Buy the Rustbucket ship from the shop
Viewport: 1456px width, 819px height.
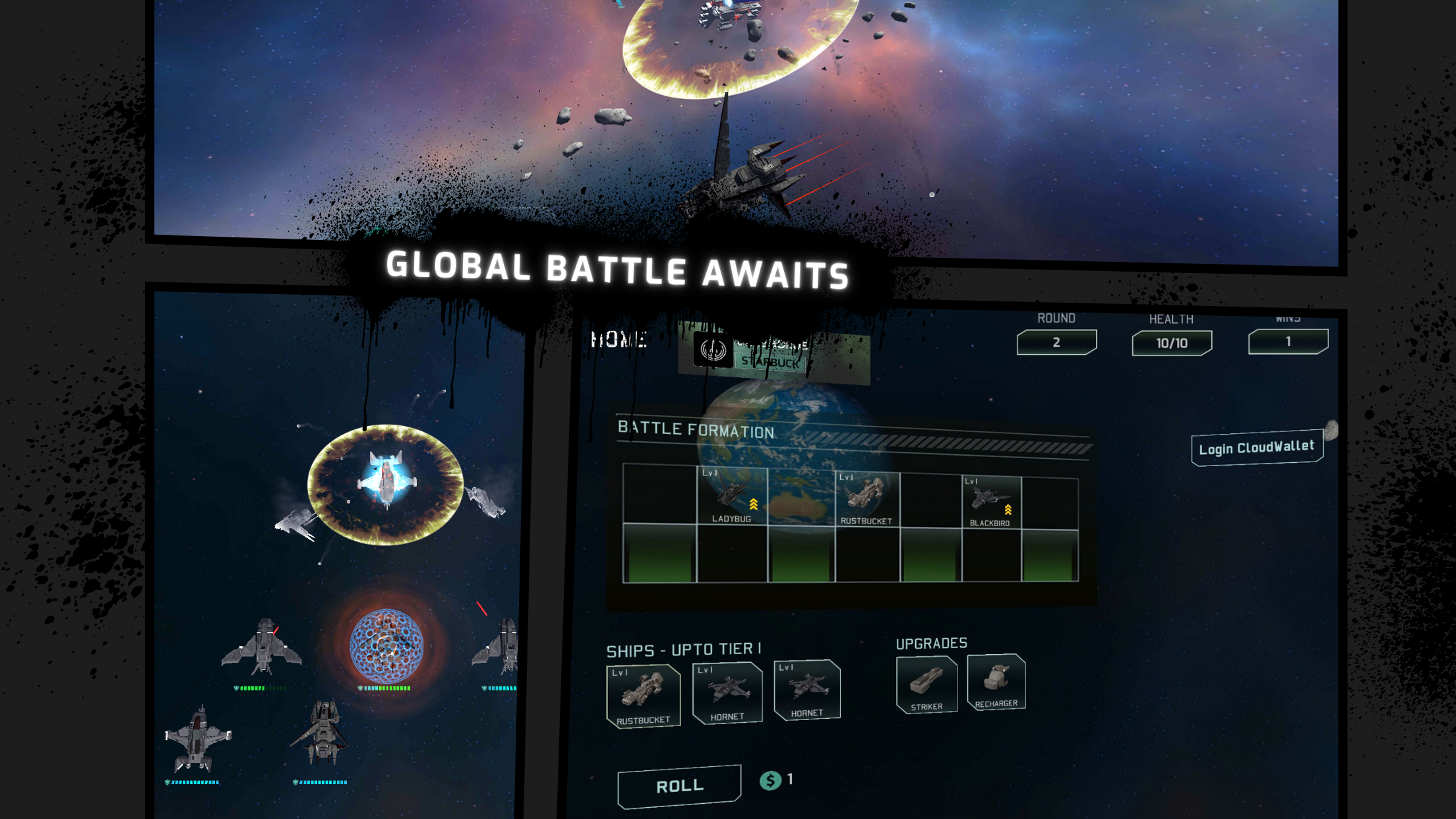643,696
